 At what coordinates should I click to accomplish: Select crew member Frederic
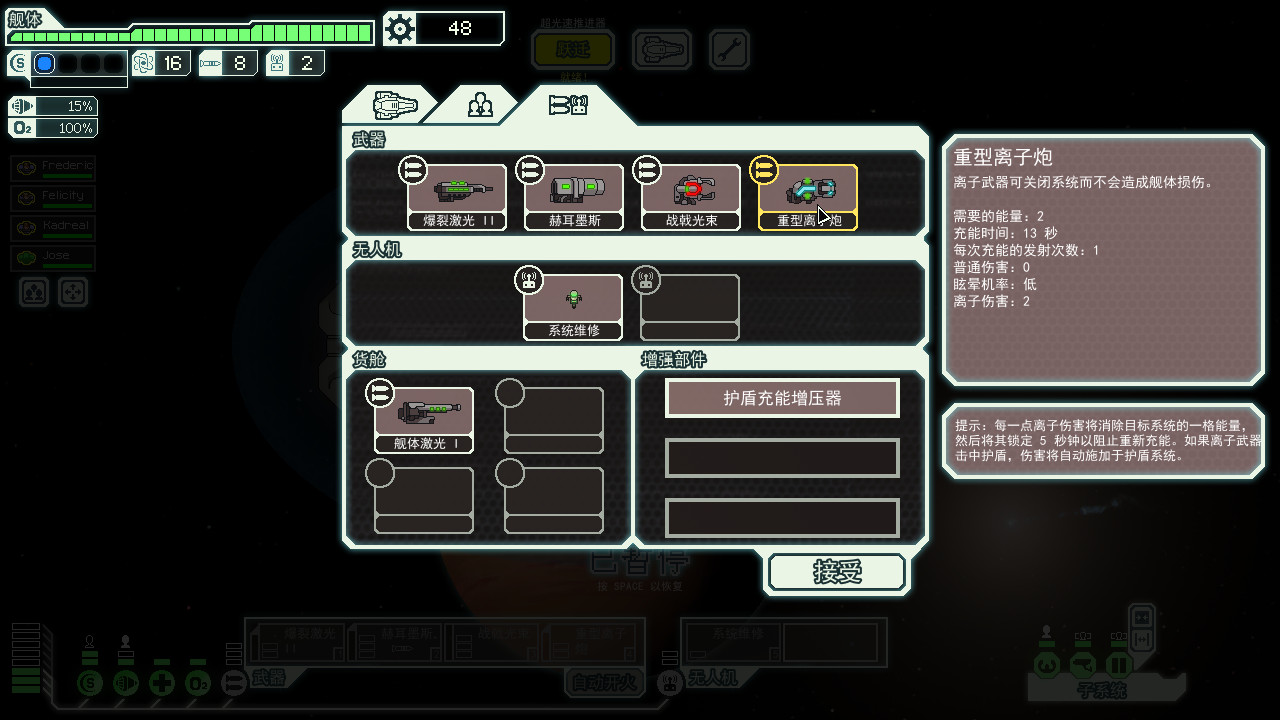[53, 168]
